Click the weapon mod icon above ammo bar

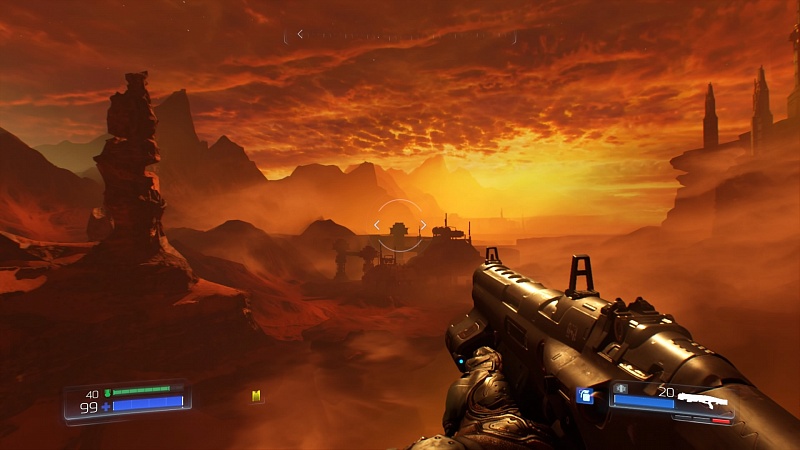(621, 388)
